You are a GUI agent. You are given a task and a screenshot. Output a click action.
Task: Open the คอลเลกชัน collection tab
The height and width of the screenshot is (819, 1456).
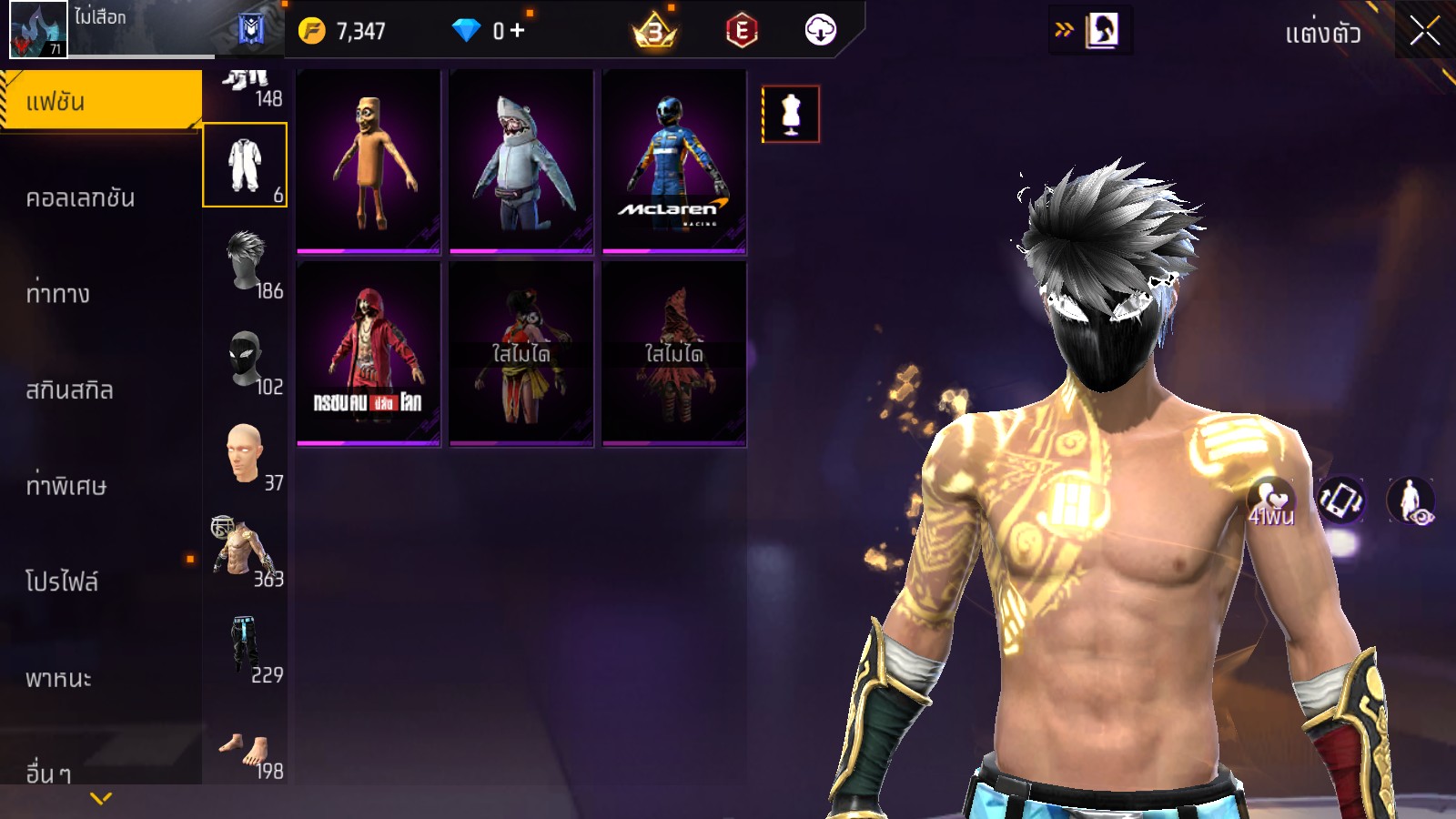click(80, 197)
